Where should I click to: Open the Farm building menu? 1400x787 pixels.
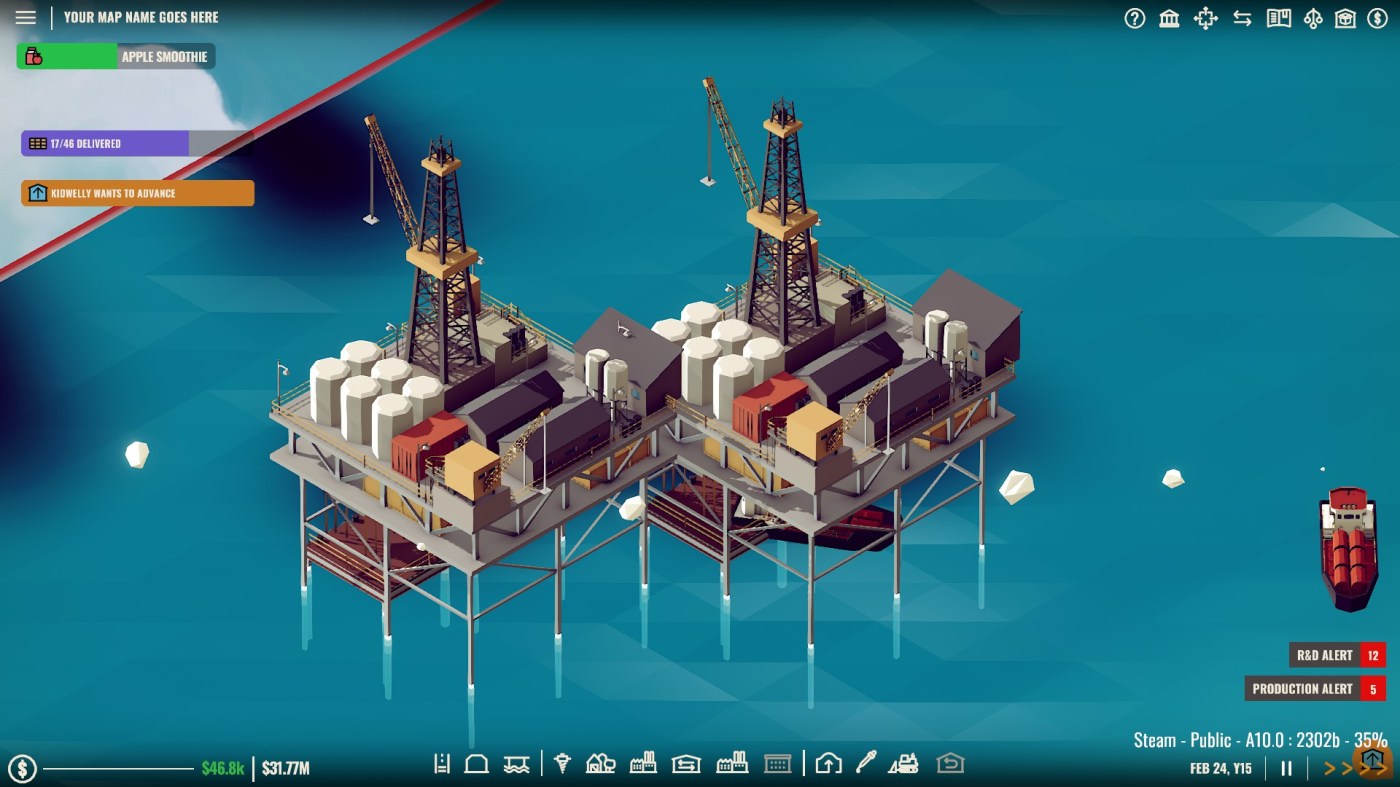pyautogui.click(x=599, y=763)
